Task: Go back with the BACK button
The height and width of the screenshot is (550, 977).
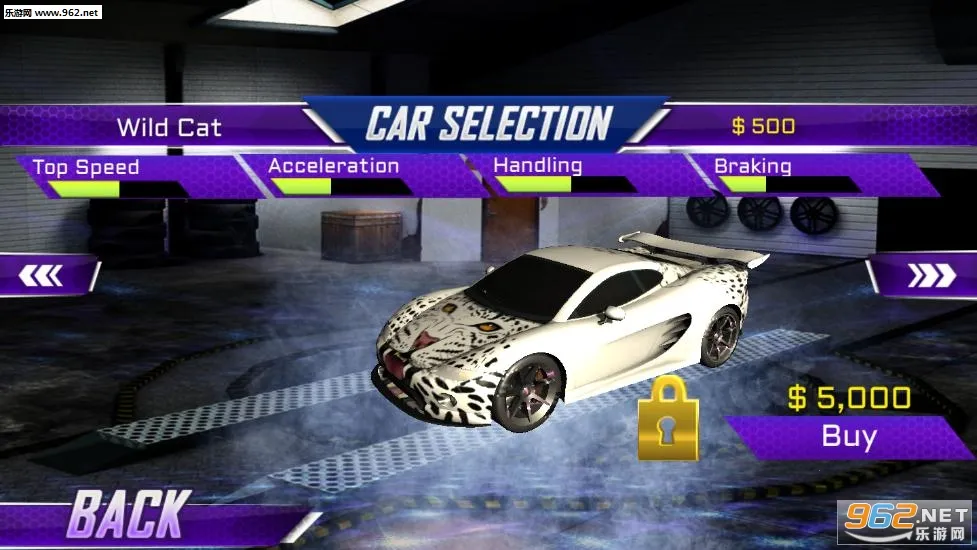Action: (126, 515)
